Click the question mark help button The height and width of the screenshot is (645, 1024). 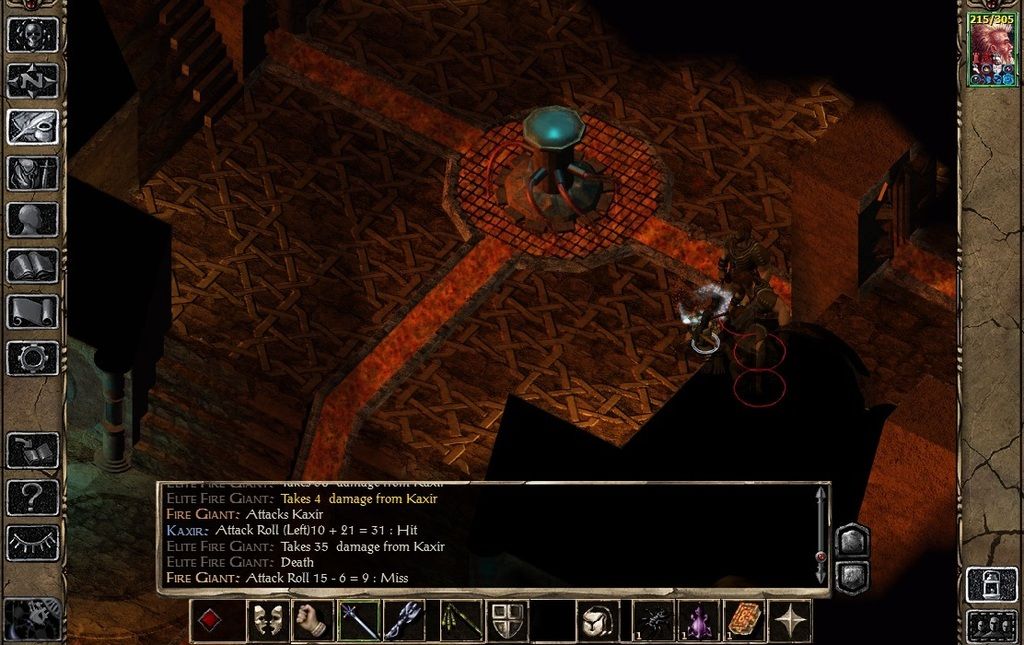(x=33, y=495)
